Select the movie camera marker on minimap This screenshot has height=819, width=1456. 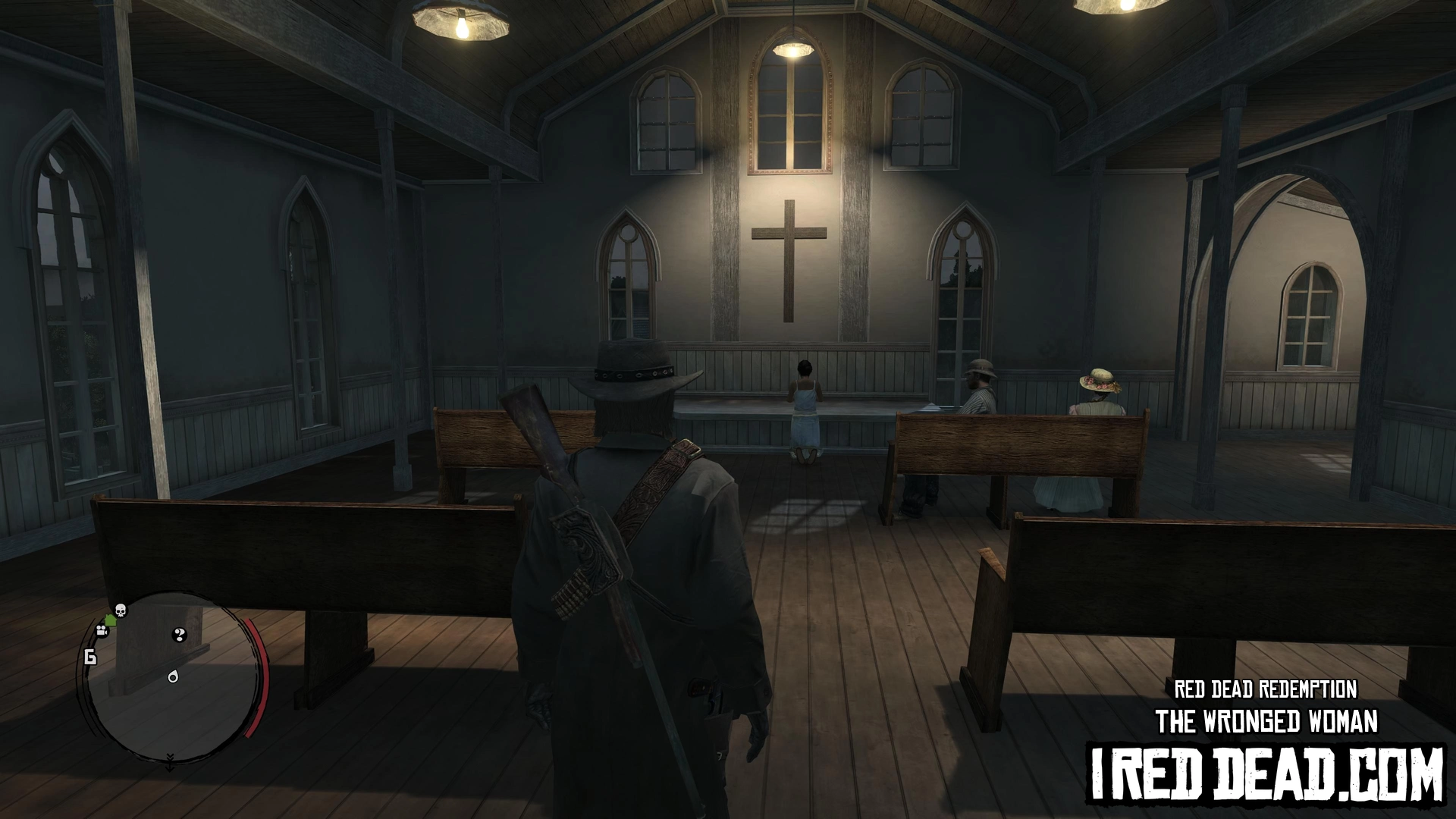pyautogui.click(x=101, y=630)
